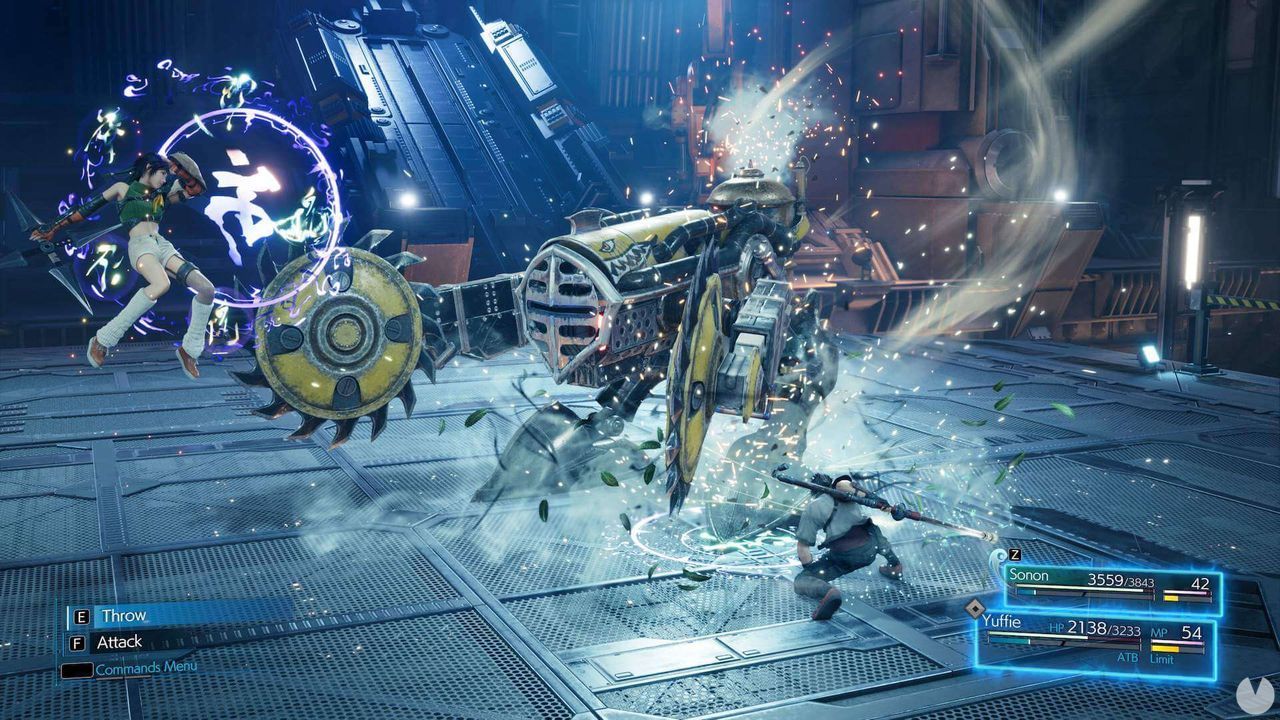
Task: Select the Yuffie name label
Action: (1004, 620)
